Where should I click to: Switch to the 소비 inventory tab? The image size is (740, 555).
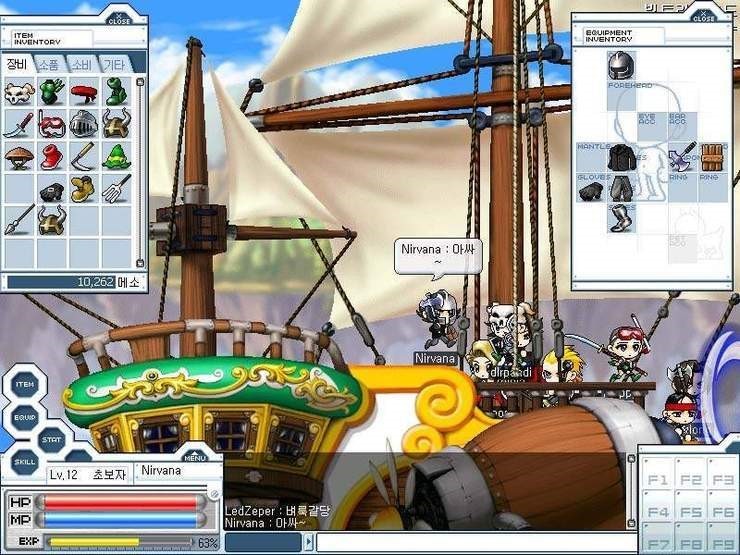coord(82,64)
